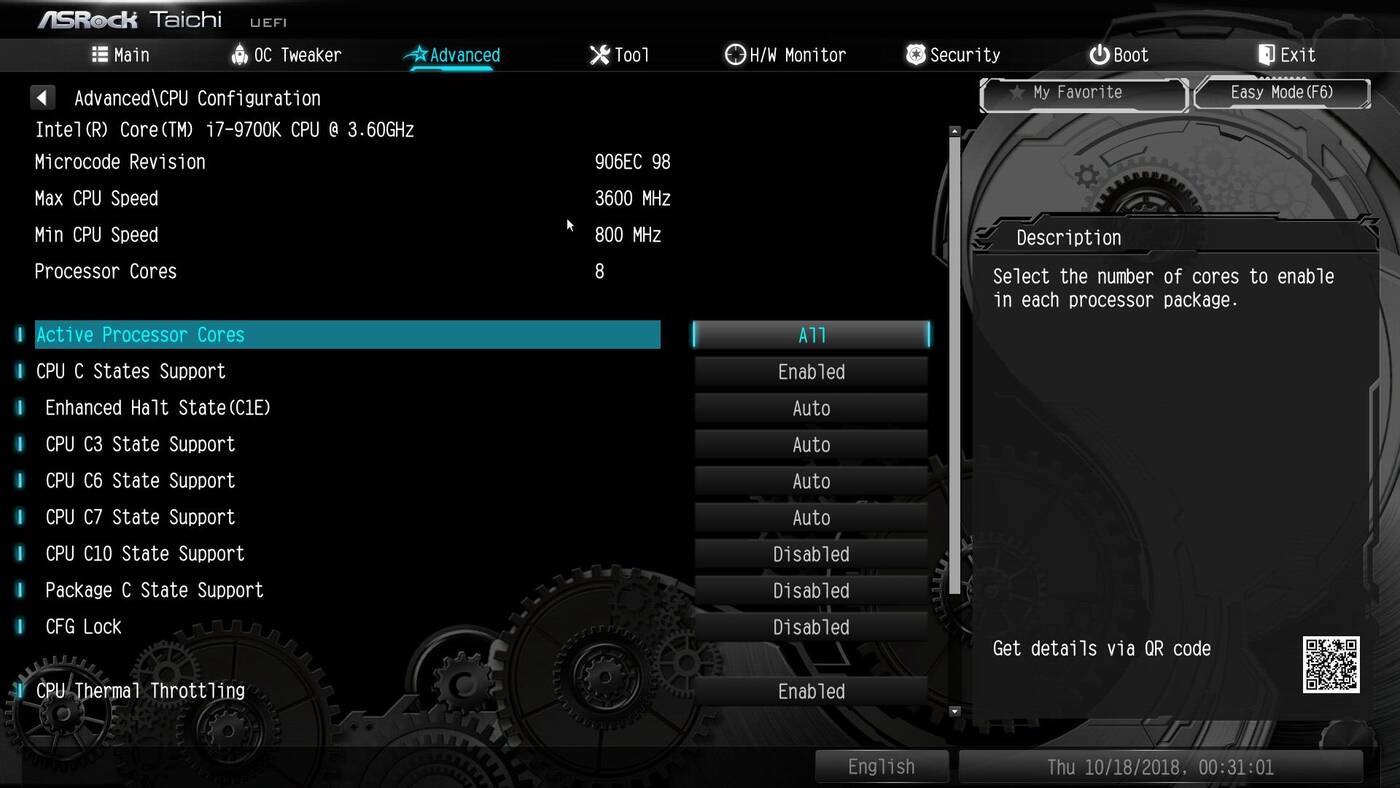Switch to the Boot tab
Screen dimensions: 1400x788
tap(1119, 55)
